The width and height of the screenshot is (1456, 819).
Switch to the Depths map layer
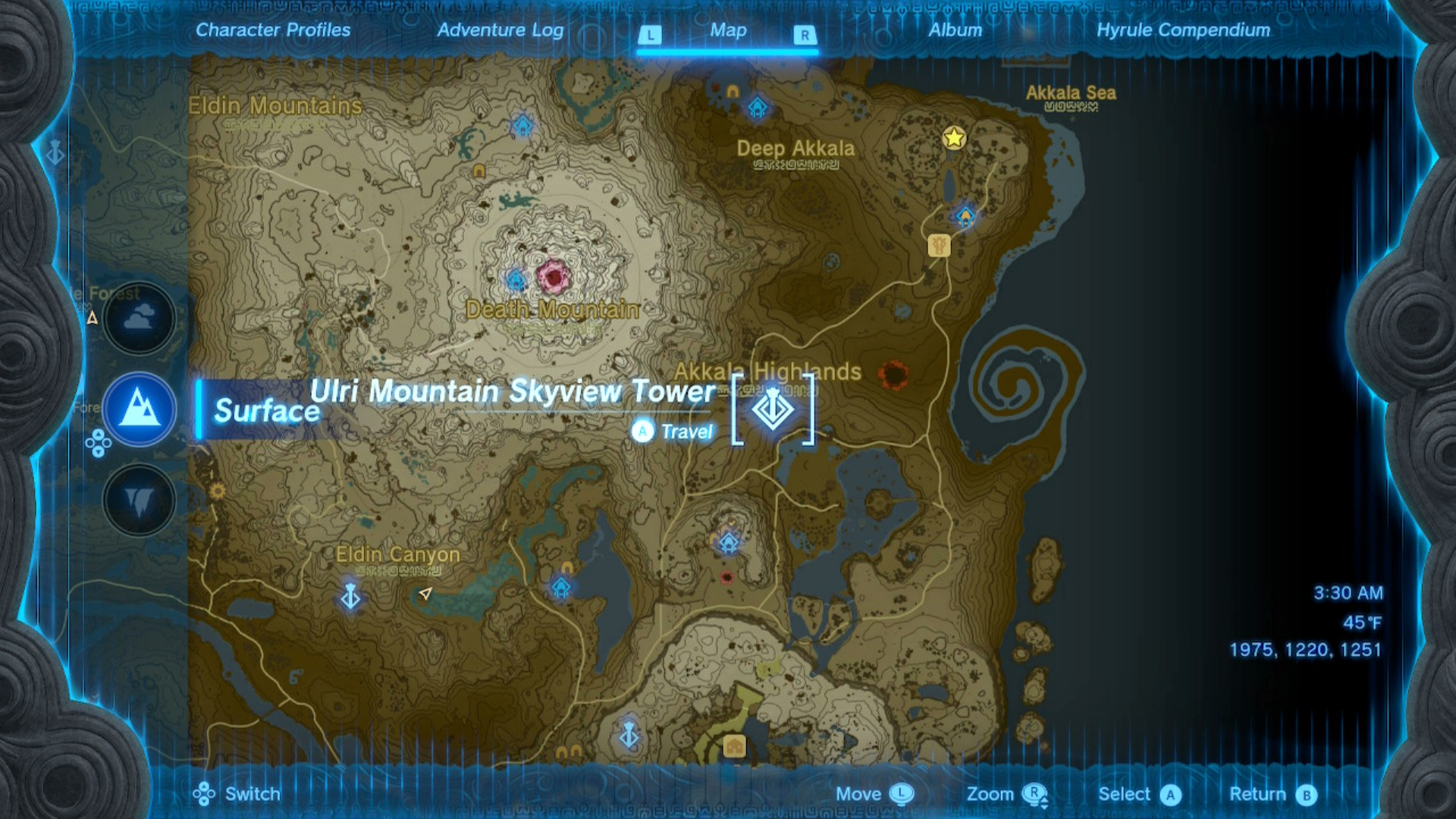139,500
